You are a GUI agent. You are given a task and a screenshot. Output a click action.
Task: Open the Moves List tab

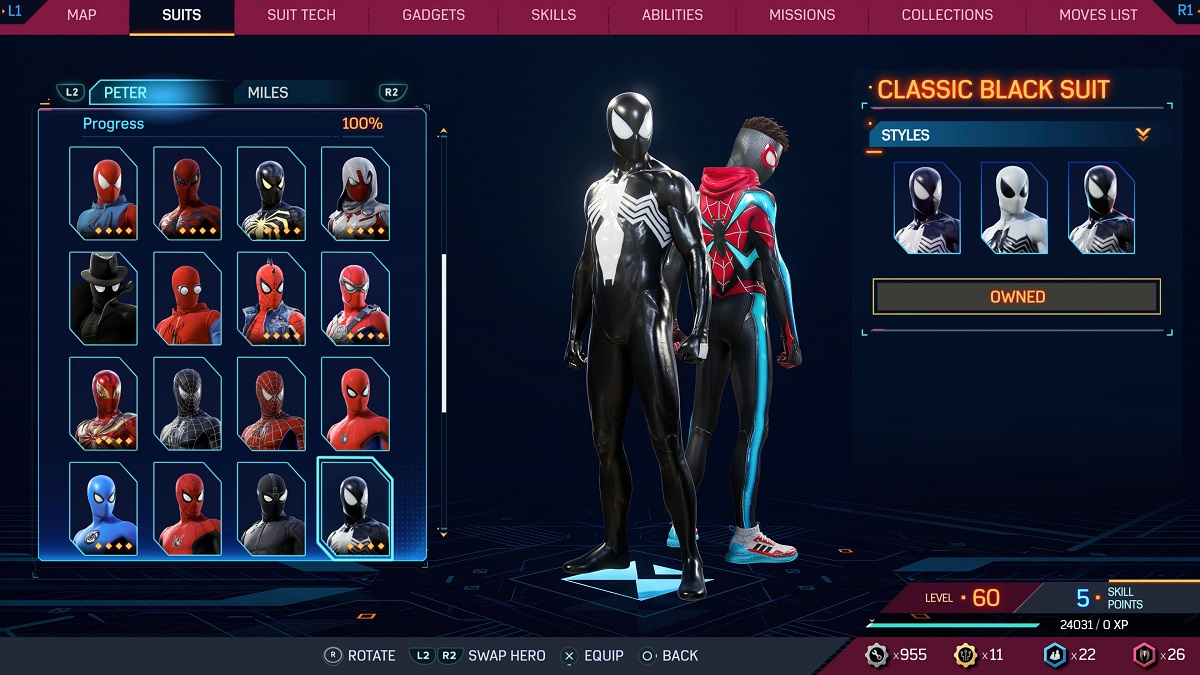1098,15
